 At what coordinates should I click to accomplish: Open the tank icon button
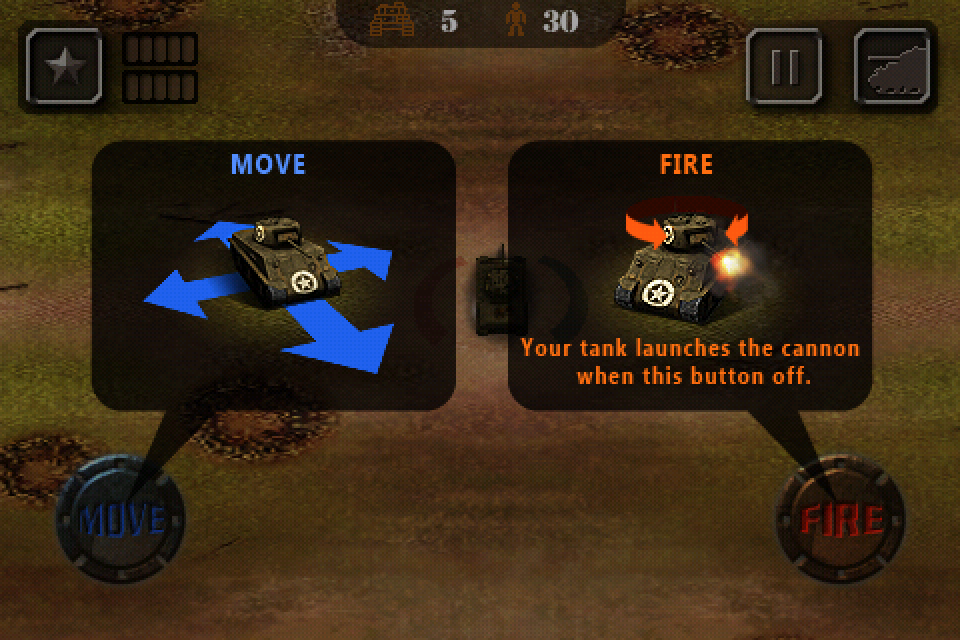pos(895,66)
